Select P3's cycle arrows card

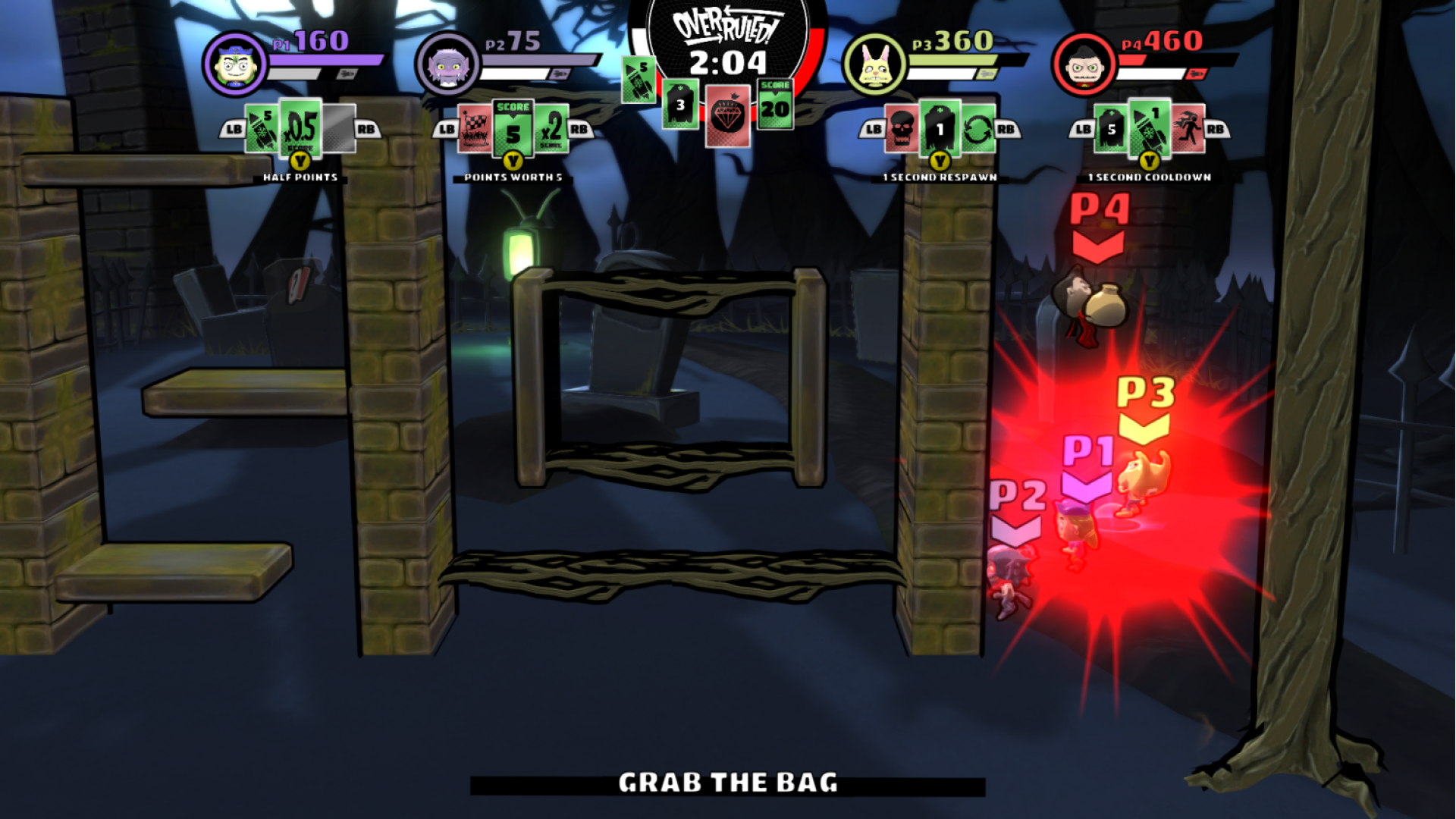click(x=978, y=129)
